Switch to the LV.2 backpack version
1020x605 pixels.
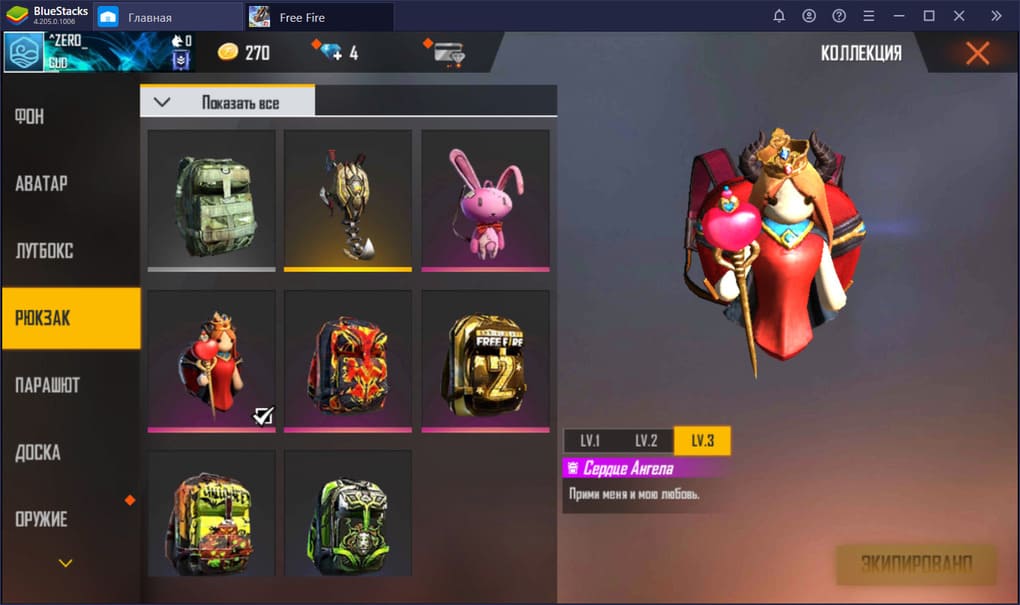(x=646, y=441)
